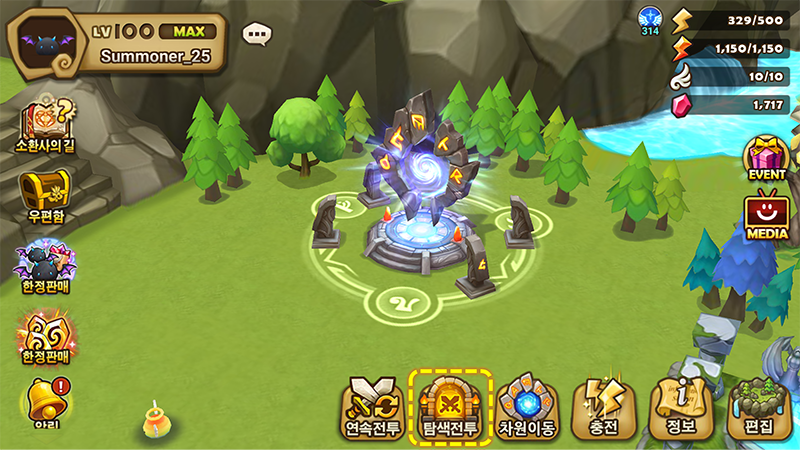Open 차원이동 dimension travel
Viewport: 800px width, 450px height.
pos(527,406)
